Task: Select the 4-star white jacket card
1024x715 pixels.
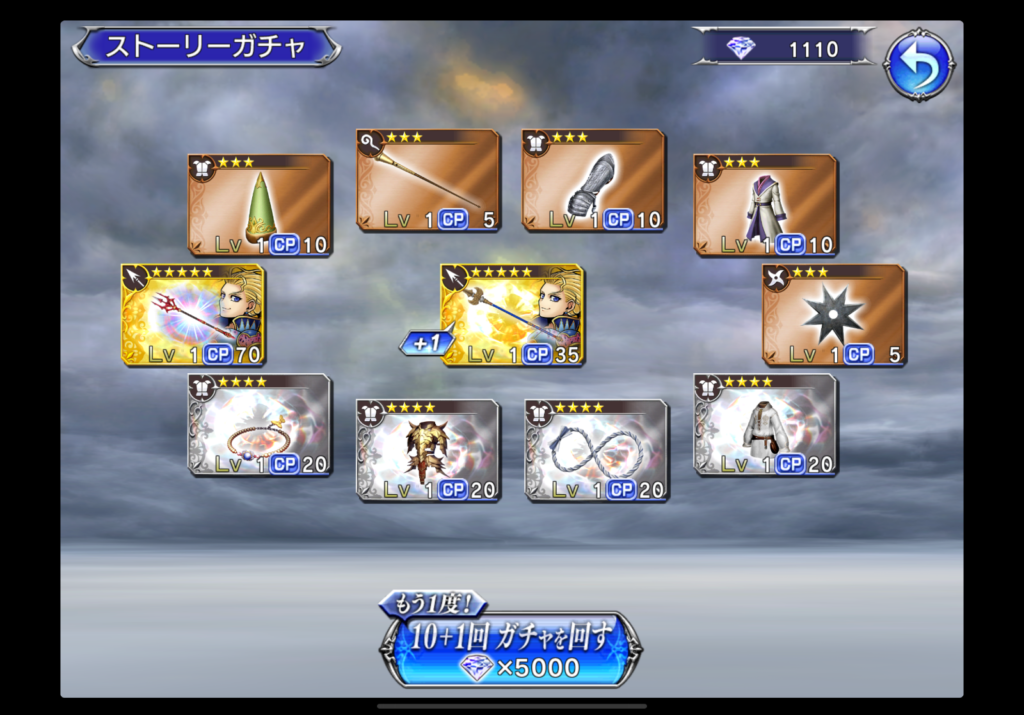Action: point(766,425)
